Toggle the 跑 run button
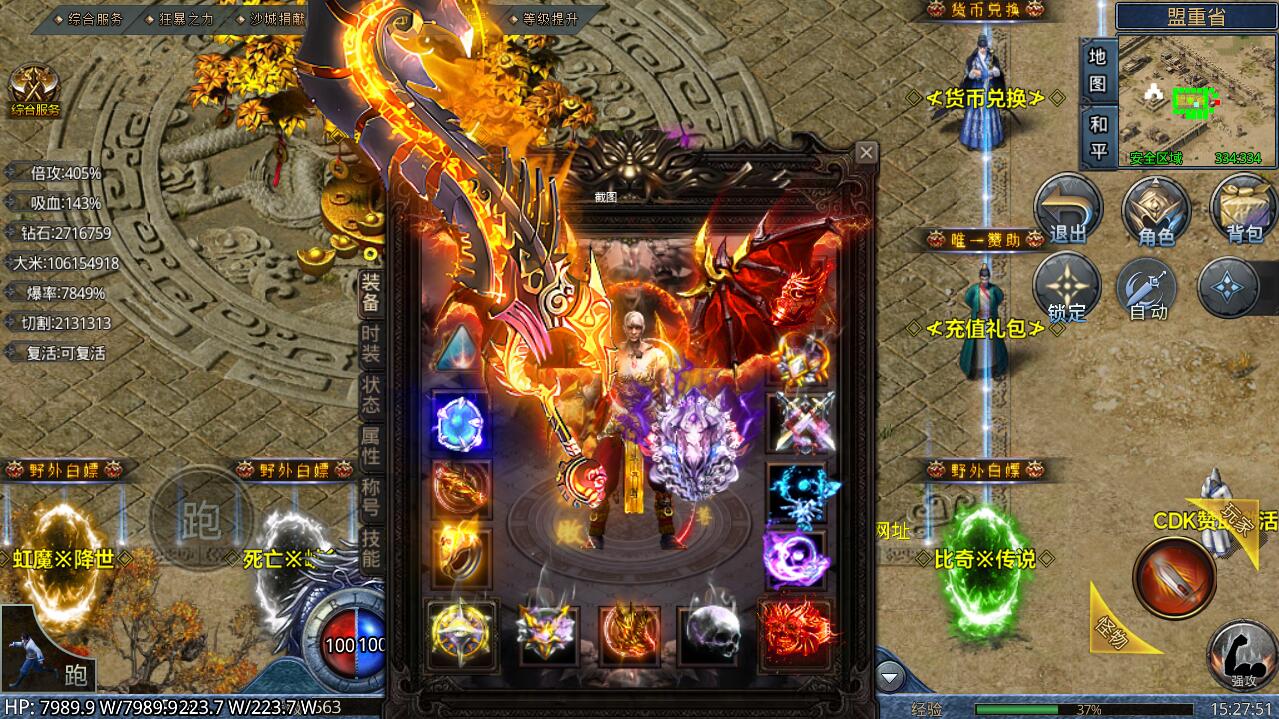1279x719 pixels. tap(200, 517)
